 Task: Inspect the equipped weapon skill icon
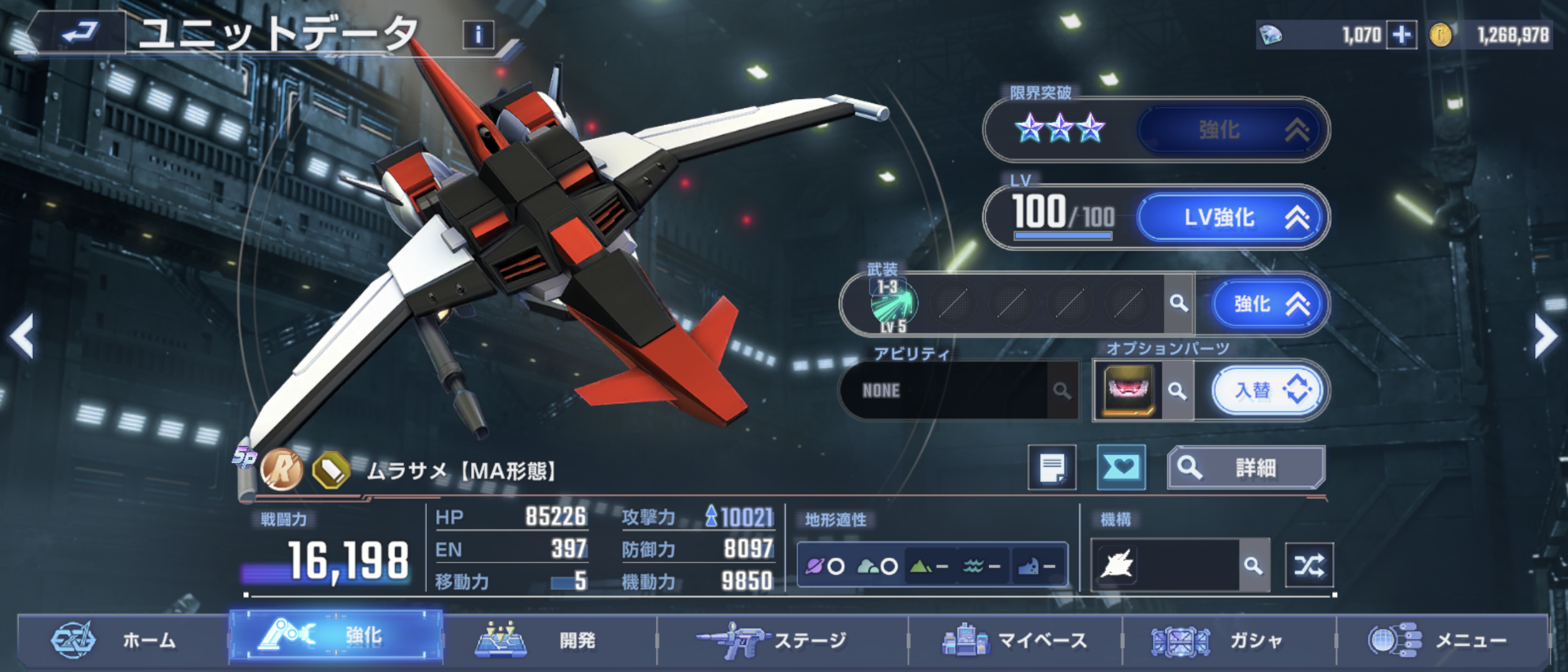point(894,304)
